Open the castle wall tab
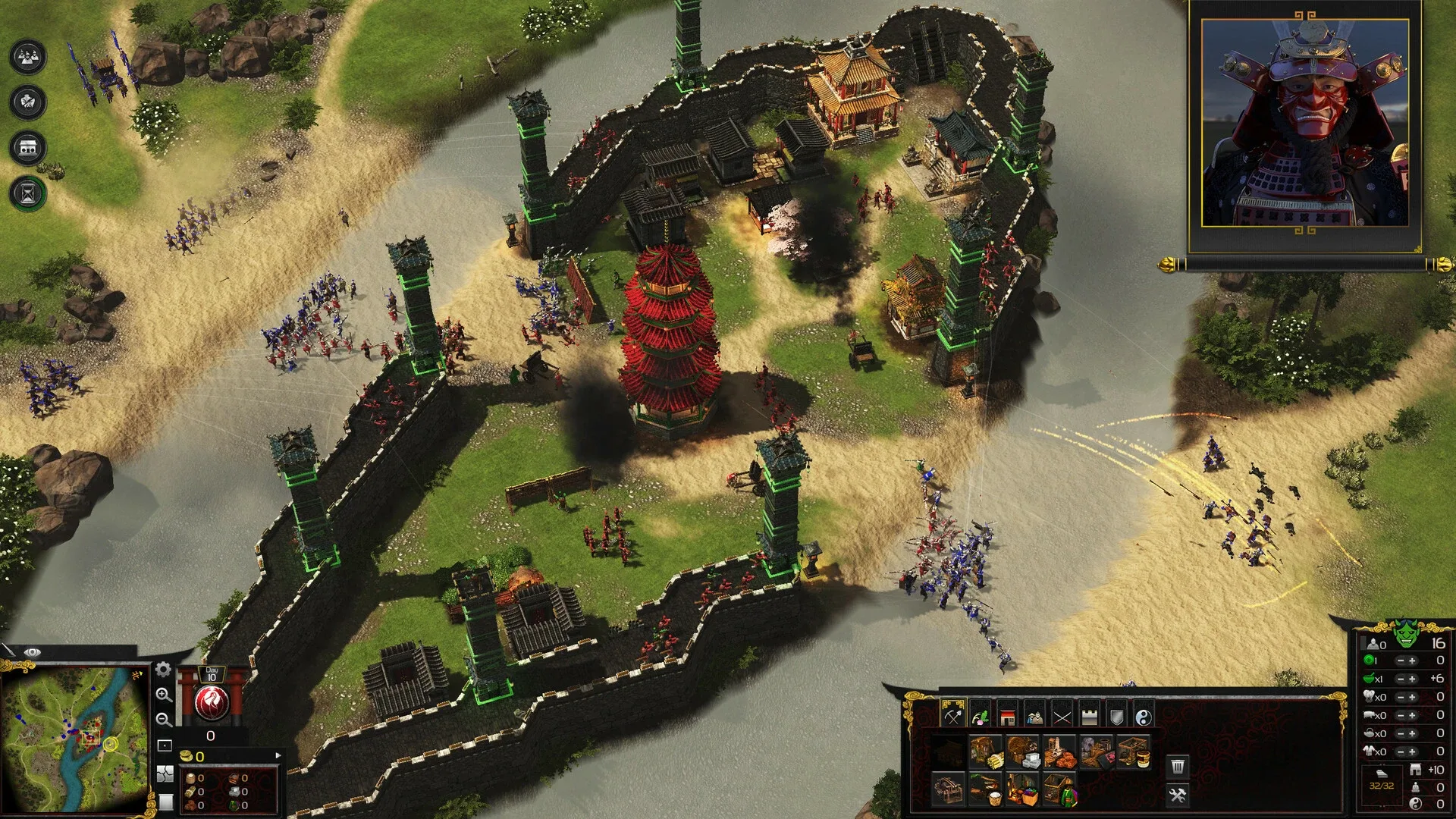The width and height of the screenshot is (1456, 819). [x=1089, y=715]
